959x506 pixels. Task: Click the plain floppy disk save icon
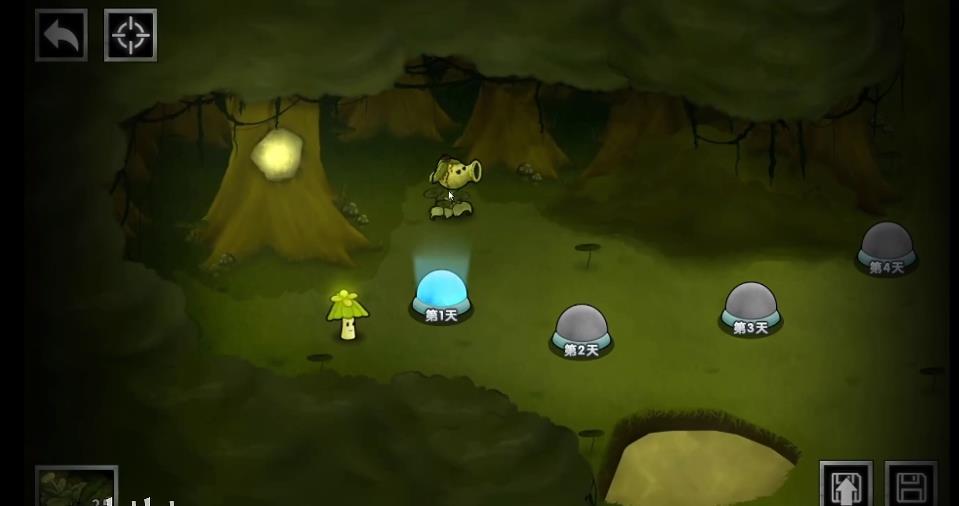[x=911, y=486]
